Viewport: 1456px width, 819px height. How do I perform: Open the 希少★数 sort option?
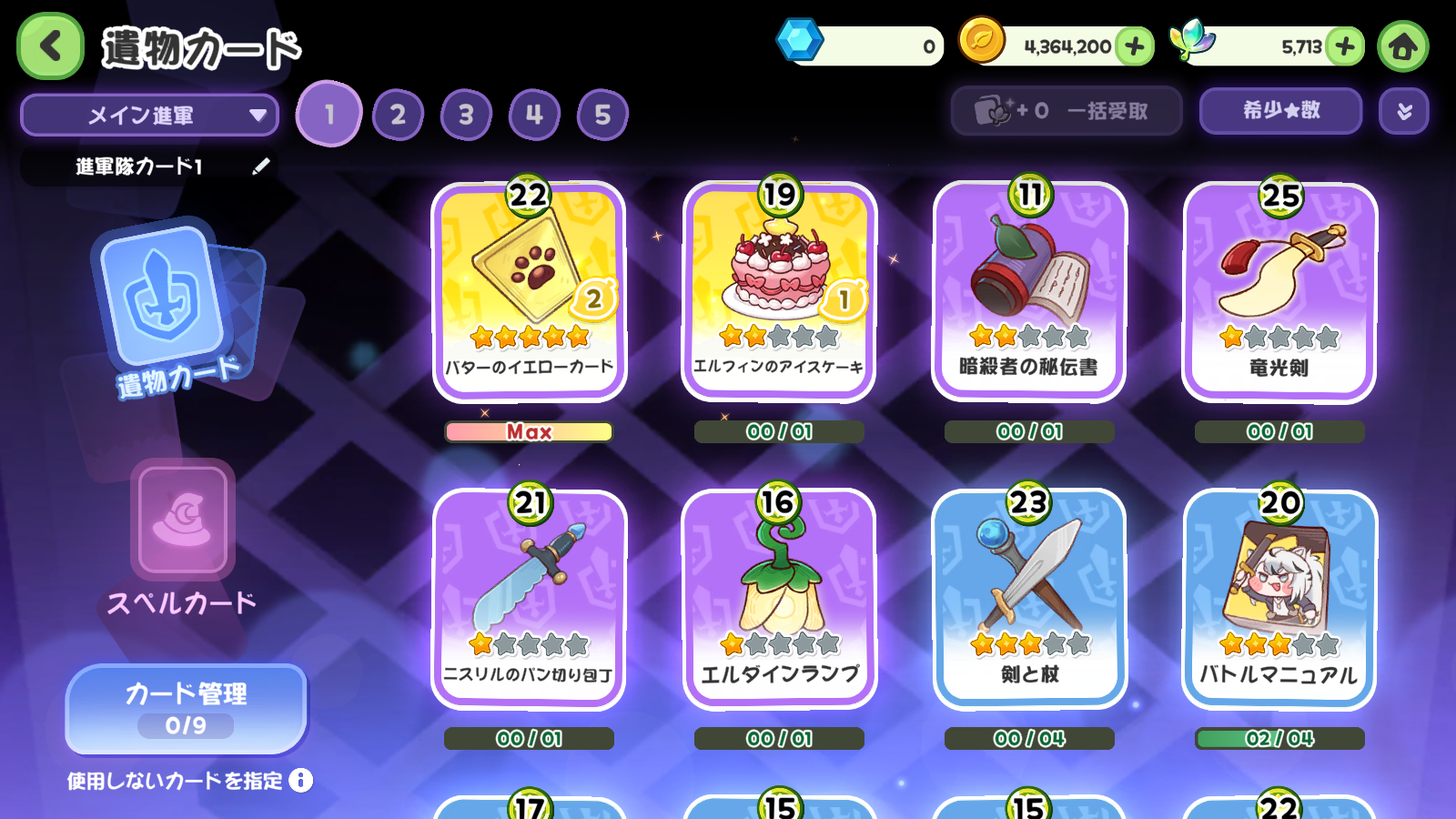coord(1280,111)
